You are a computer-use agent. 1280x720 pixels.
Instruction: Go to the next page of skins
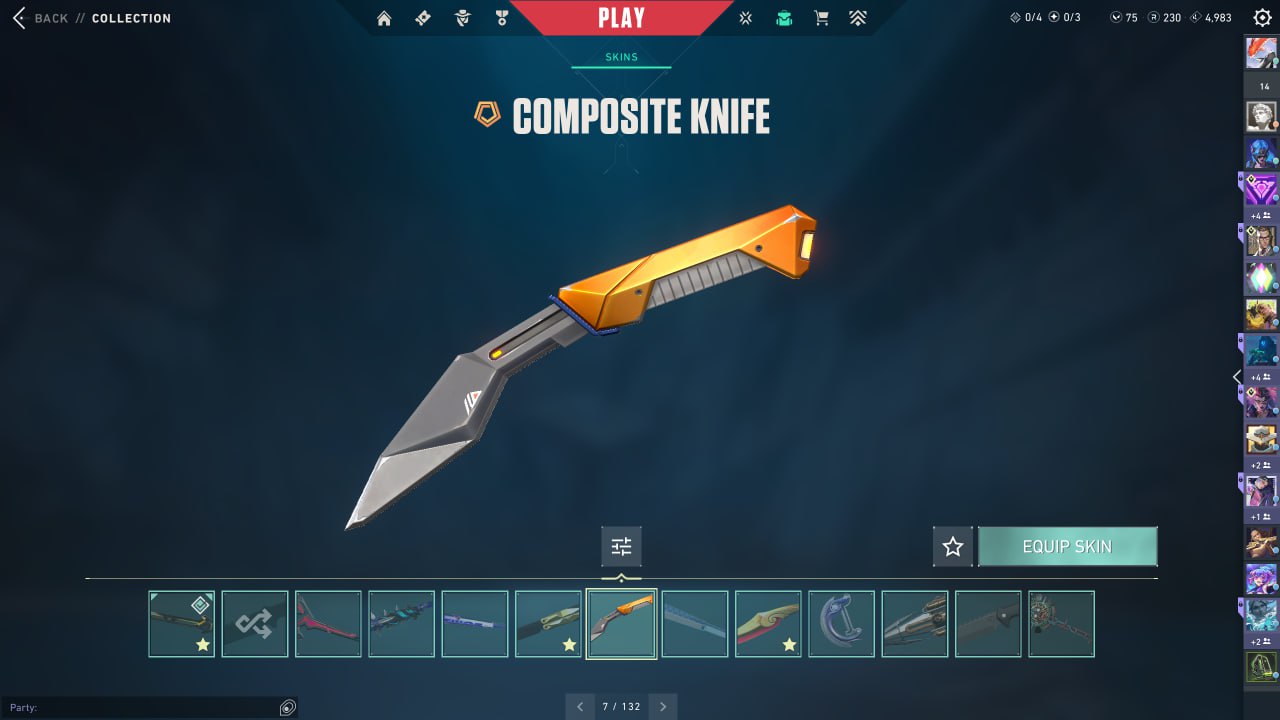pos(662,706)
